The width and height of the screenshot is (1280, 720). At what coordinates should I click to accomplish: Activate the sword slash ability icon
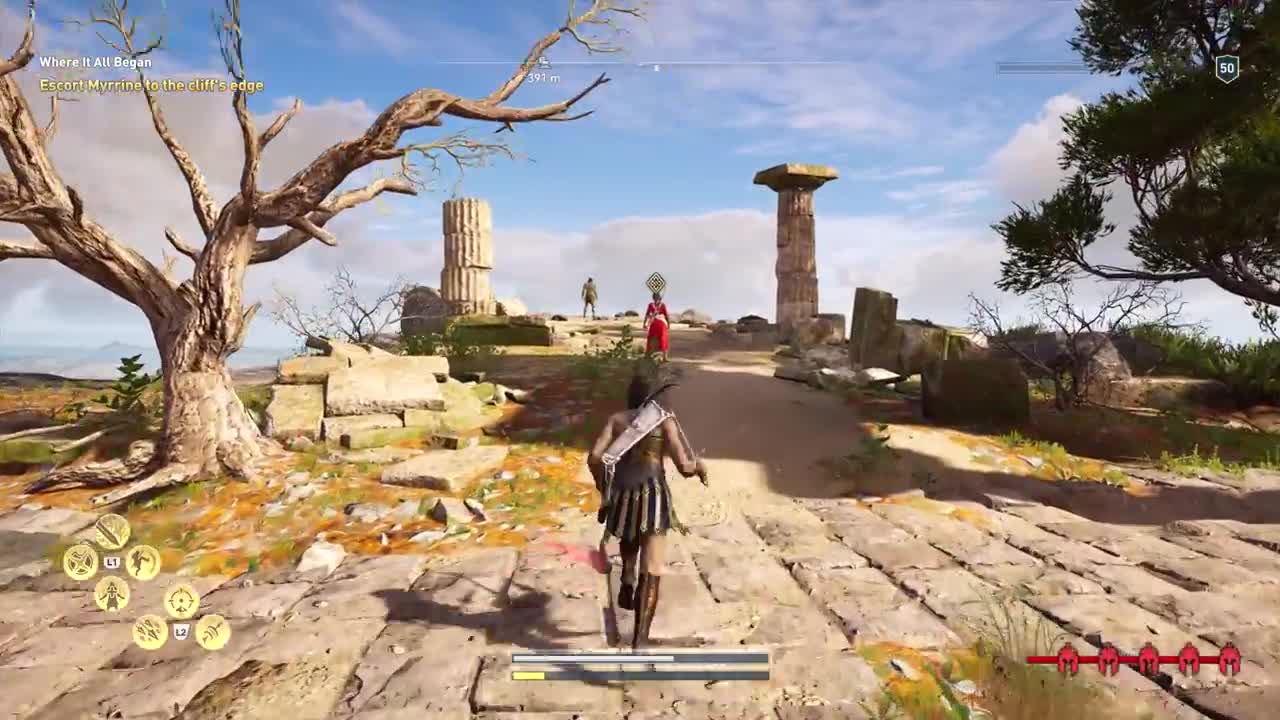pyautogui.click(x=112, y=531)
